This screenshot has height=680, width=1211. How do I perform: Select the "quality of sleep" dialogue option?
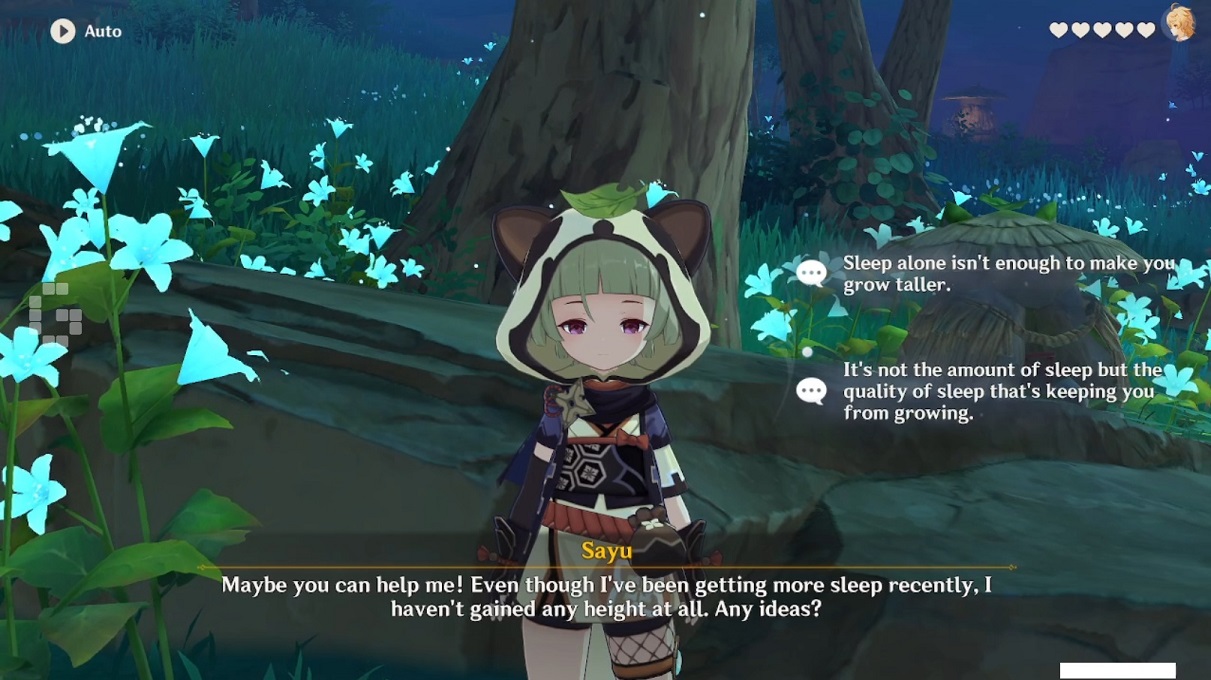coord(1002,391)
